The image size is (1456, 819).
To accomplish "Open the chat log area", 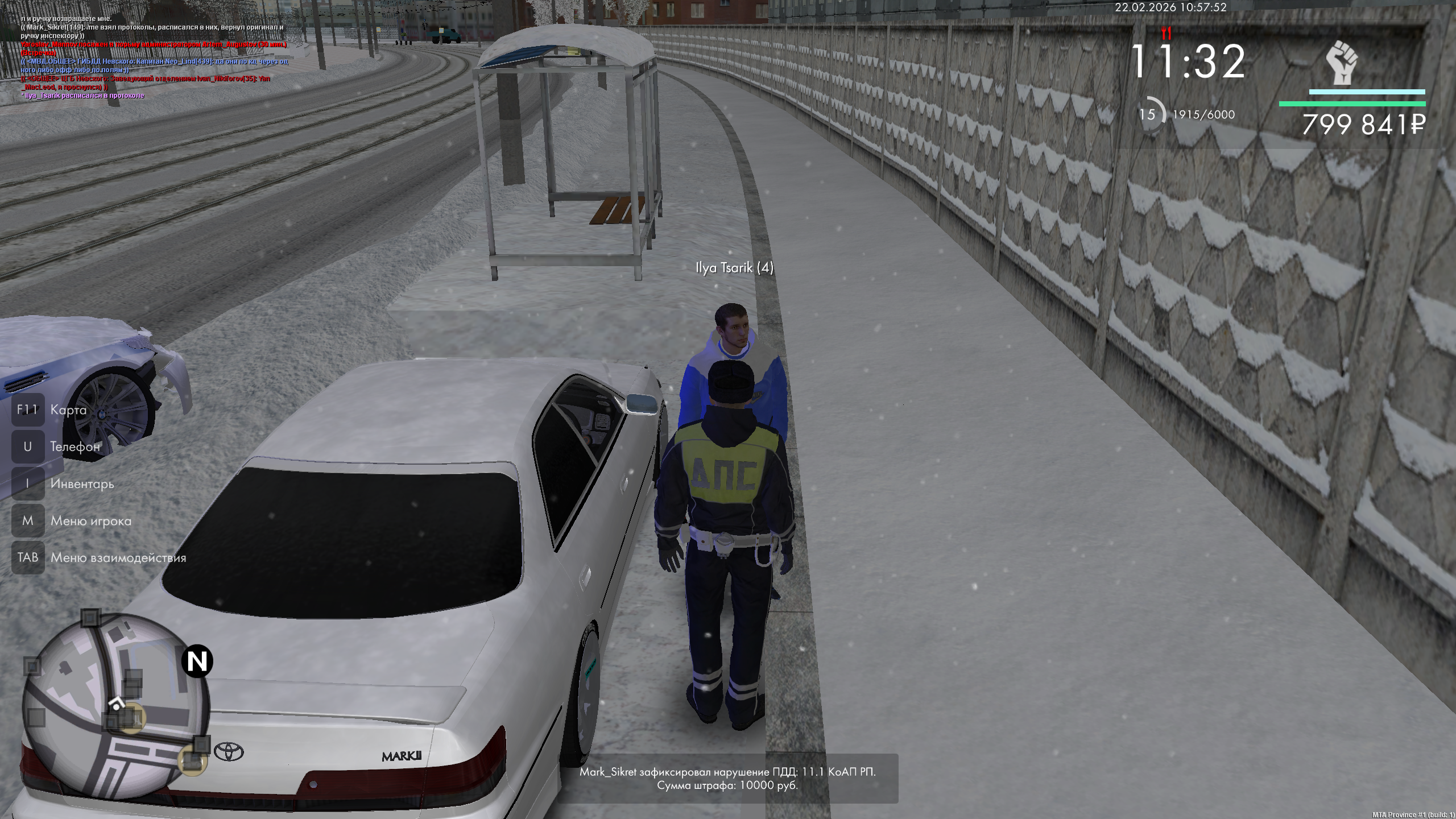I will point(154,57).
